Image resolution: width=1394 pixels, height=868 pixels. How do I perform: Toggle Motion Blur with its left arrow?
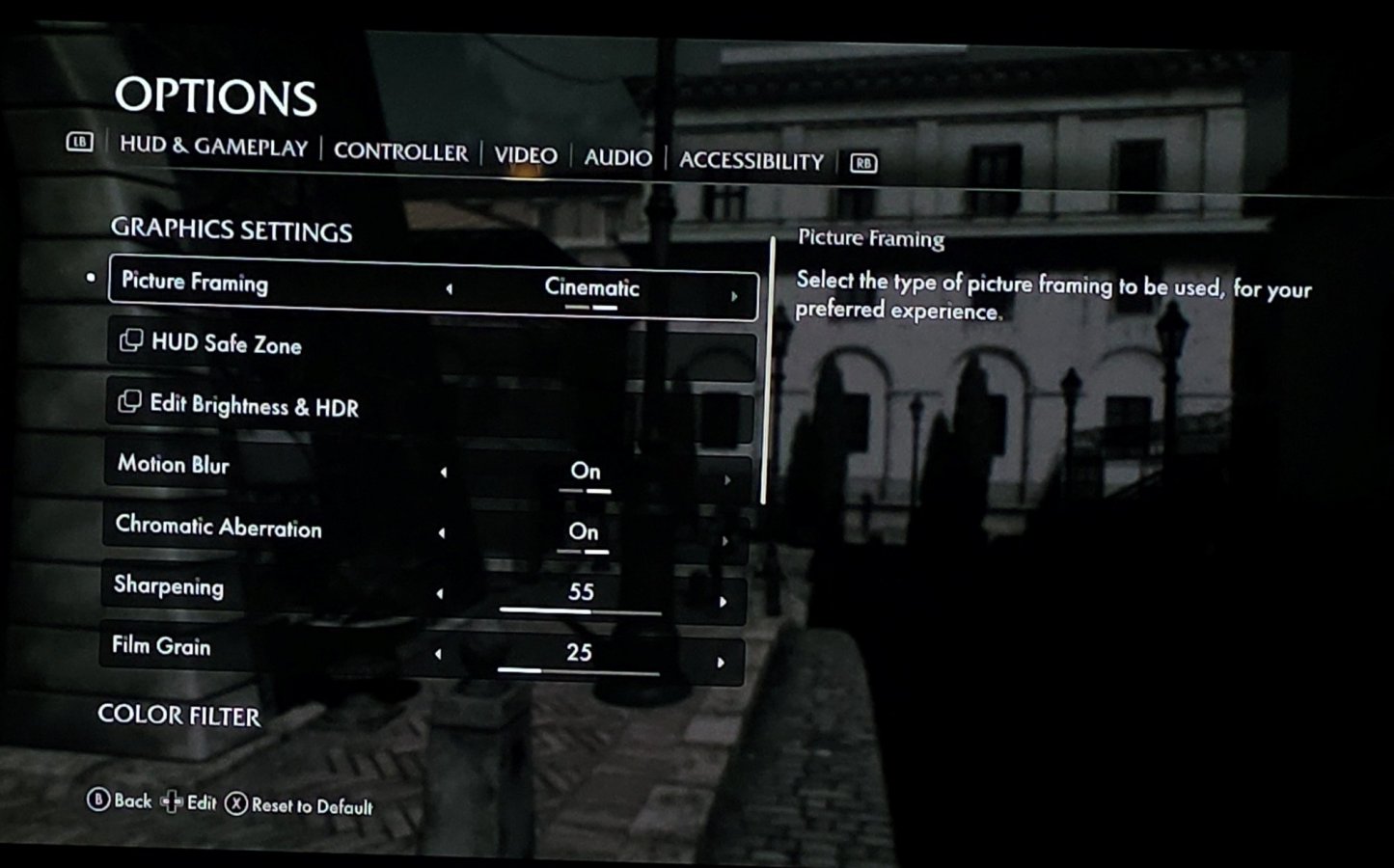click(x=444, y=473)
